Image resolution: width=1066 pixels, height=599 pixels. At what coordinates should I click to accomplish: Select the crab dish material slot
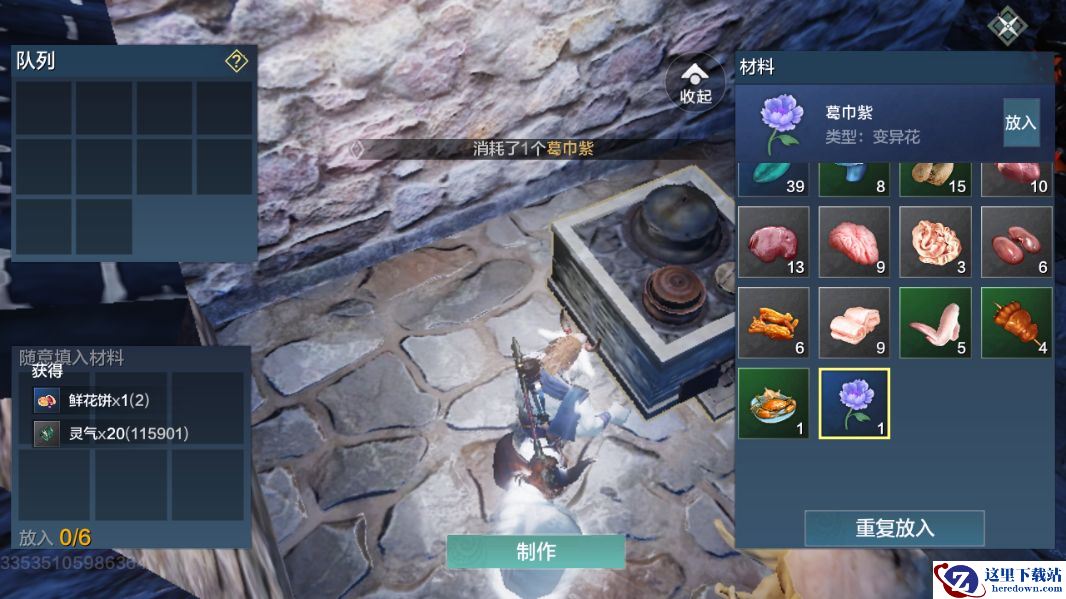tap(773, 403)
